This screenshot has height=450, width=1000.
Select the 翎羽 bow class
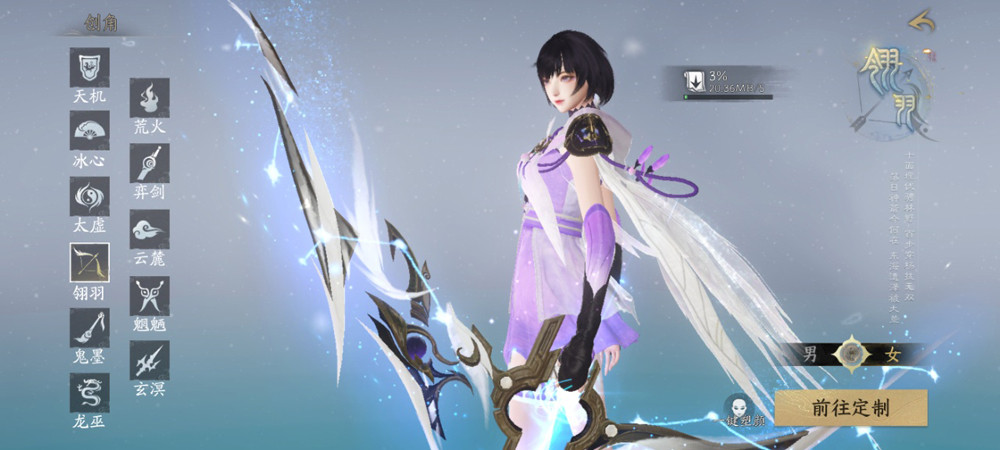[x=89, y=263]
